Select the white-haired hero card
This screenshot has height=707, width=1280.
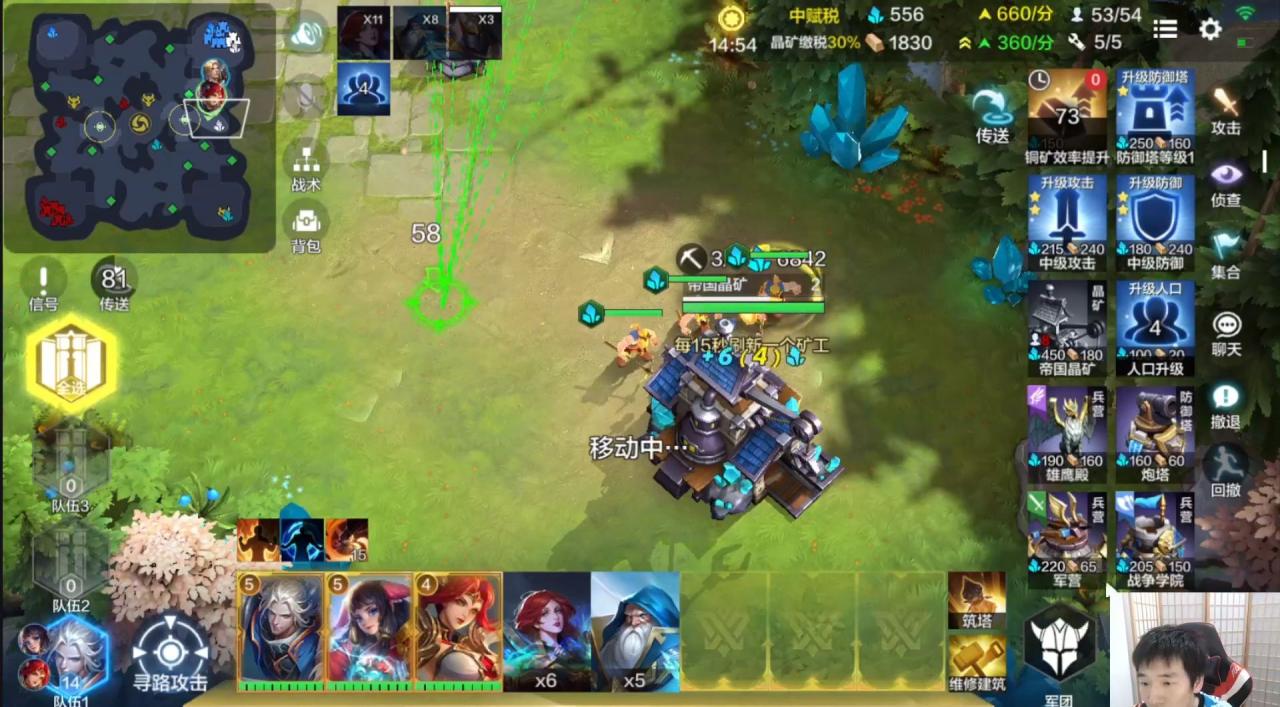click(281, 629)
